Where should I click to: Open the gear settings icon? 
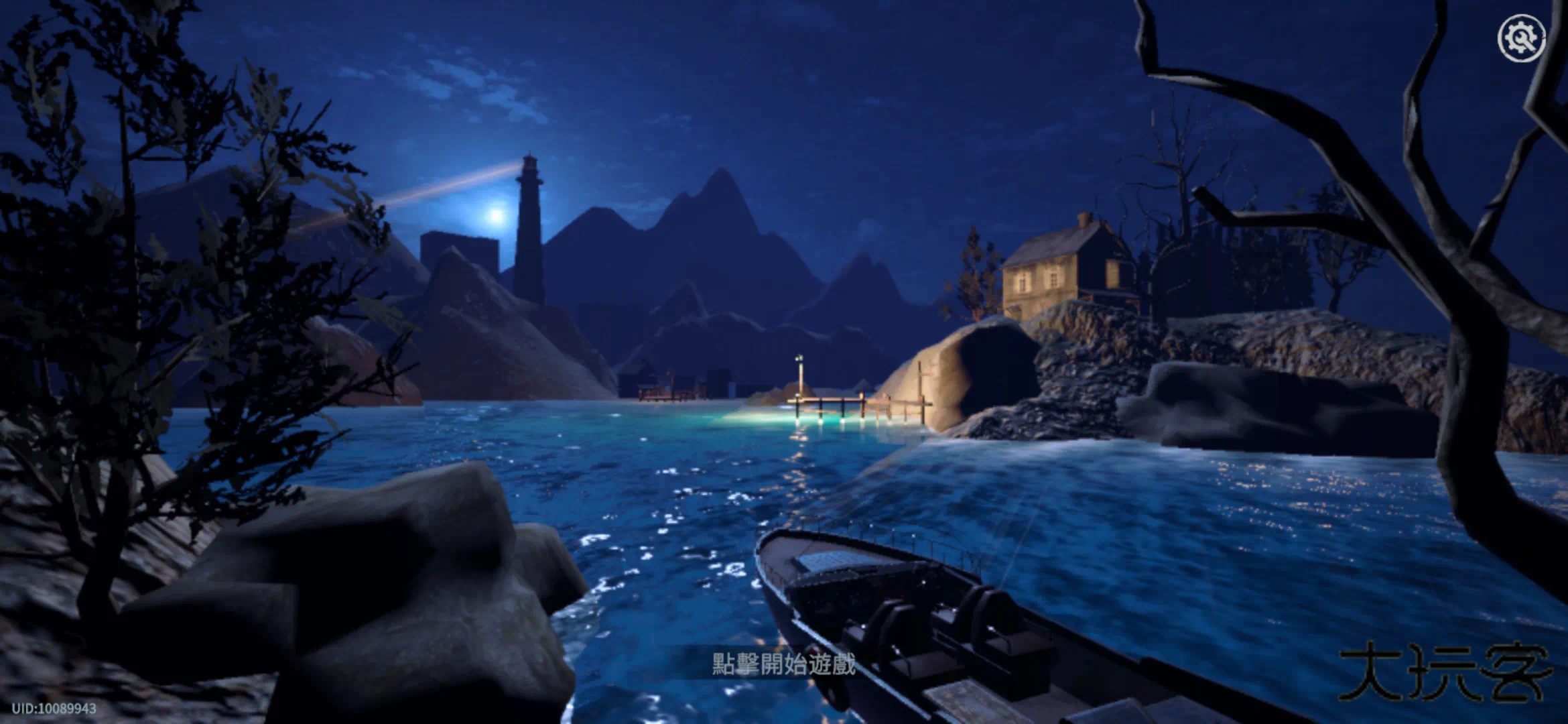tap(1521, 38)
